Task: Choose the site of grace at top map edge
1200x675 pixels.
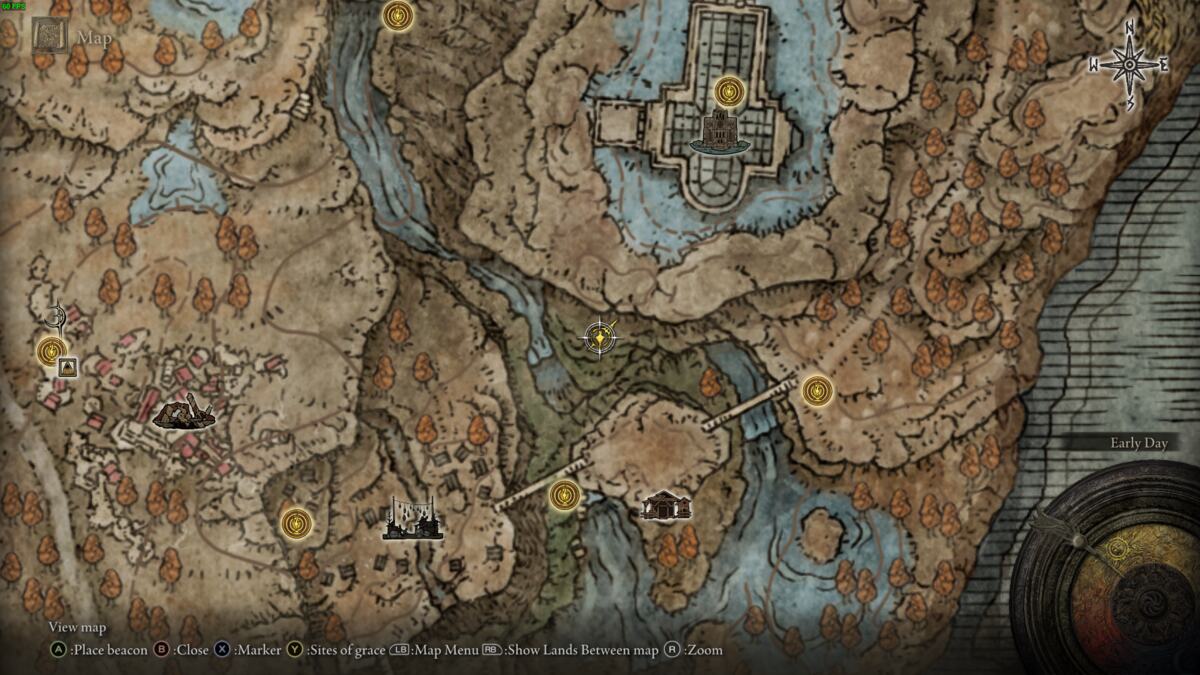Action: click(398, 15)
